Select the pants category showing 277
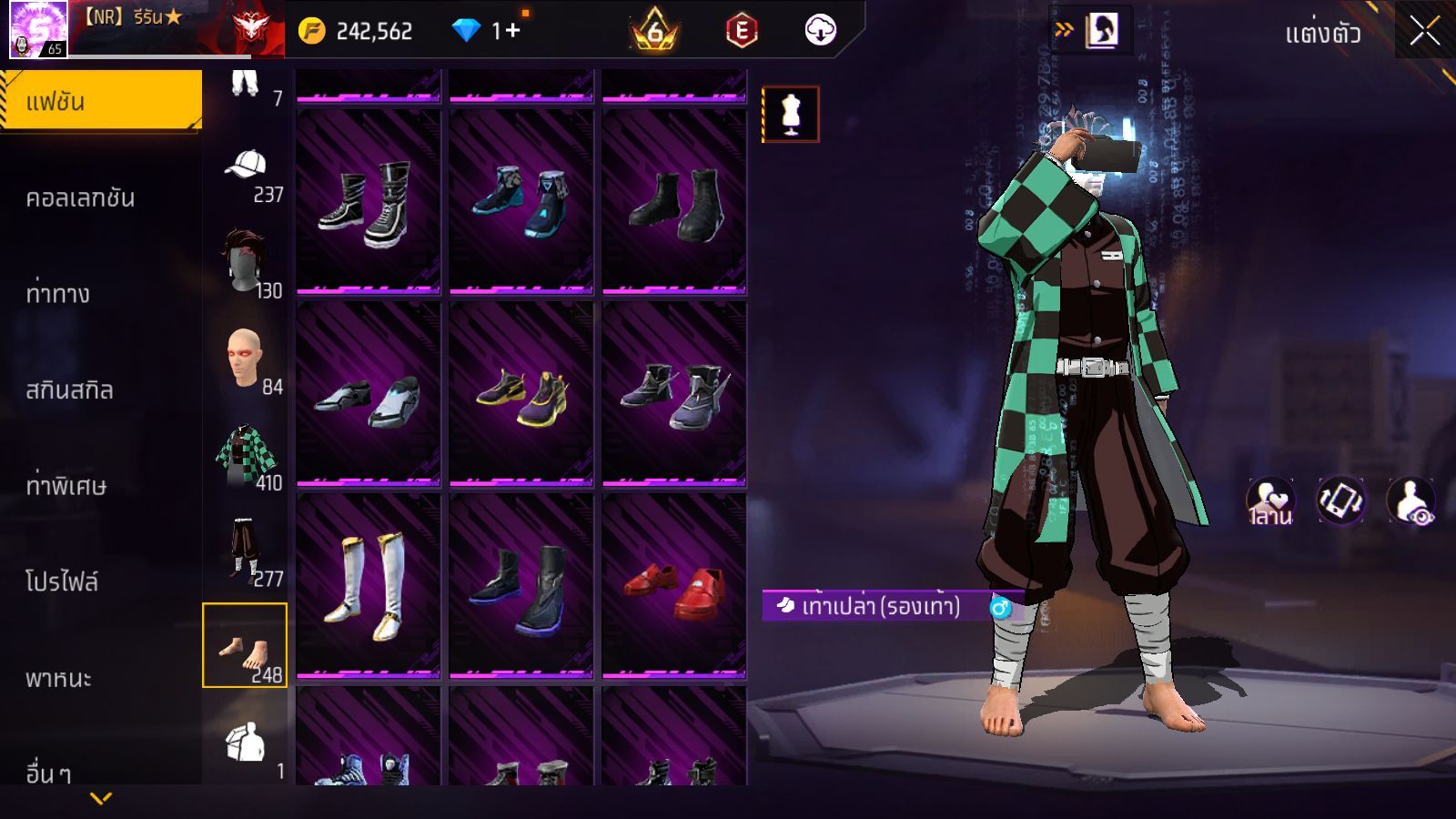The height and width of the screenshot is (819, 1456). 246,551
